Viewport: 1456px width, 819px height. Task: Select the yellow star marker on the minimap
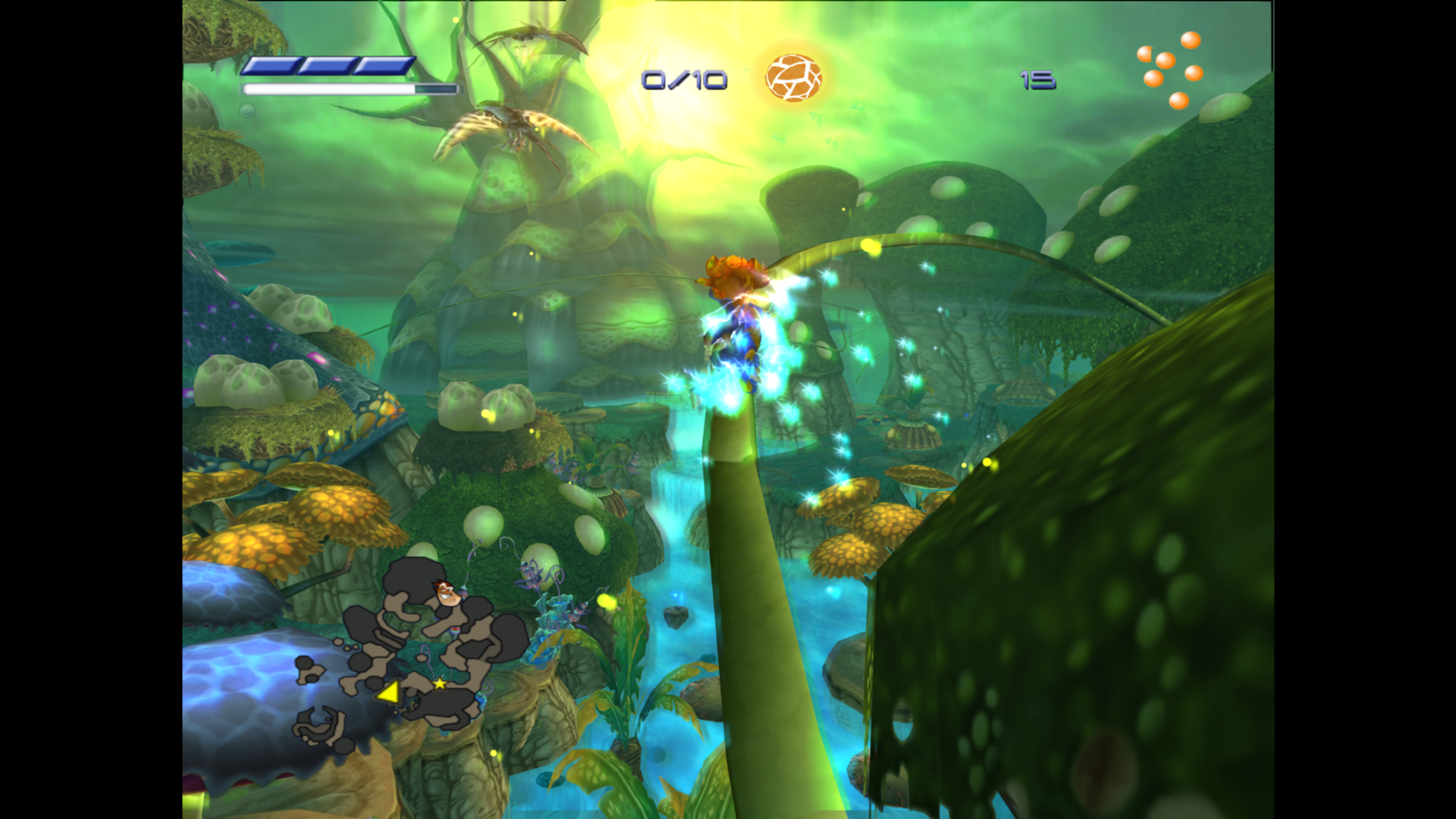point(440,684)
